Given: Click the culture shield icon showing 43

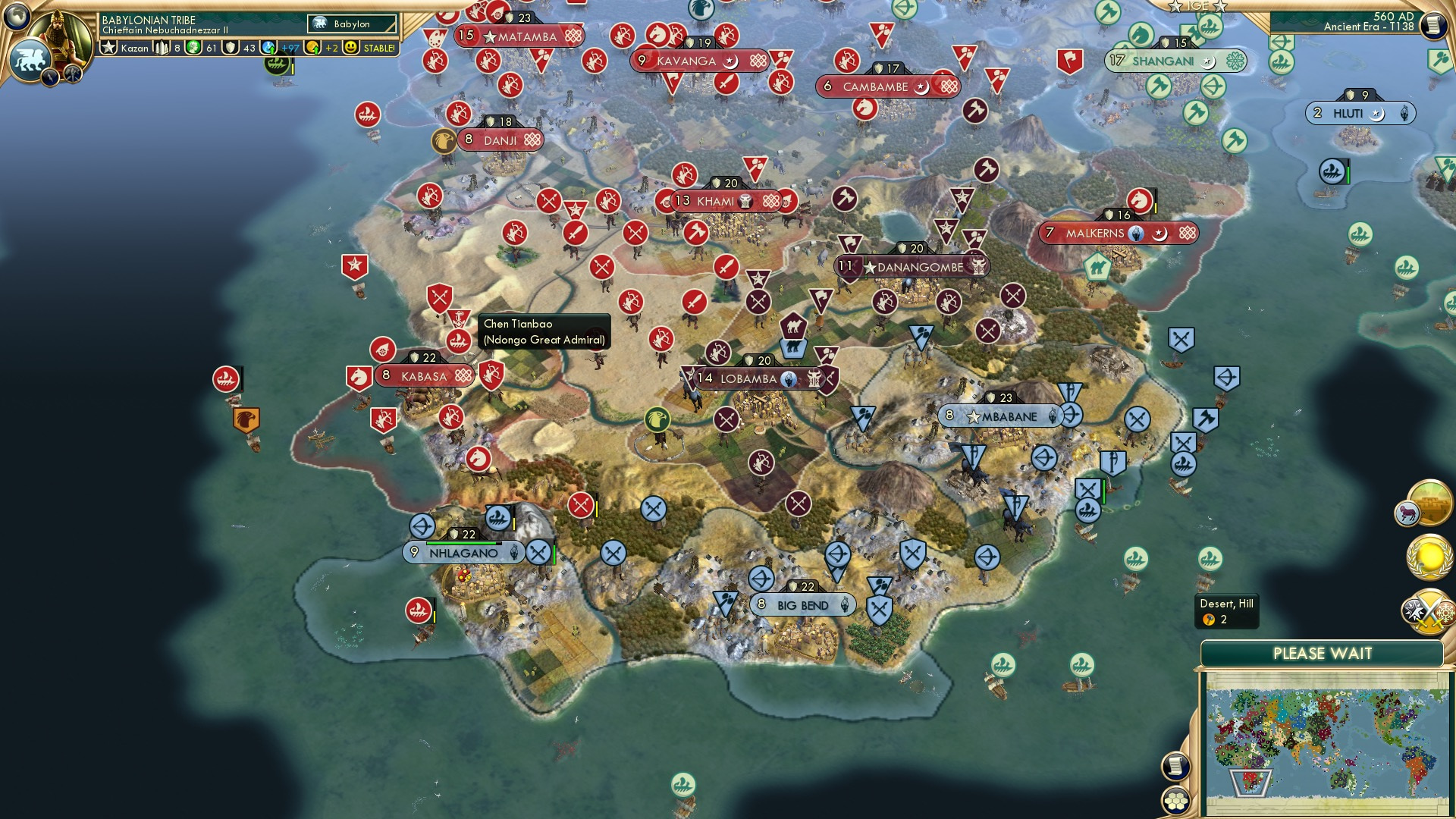Looking at the screenshot, I should coord(231,46).
